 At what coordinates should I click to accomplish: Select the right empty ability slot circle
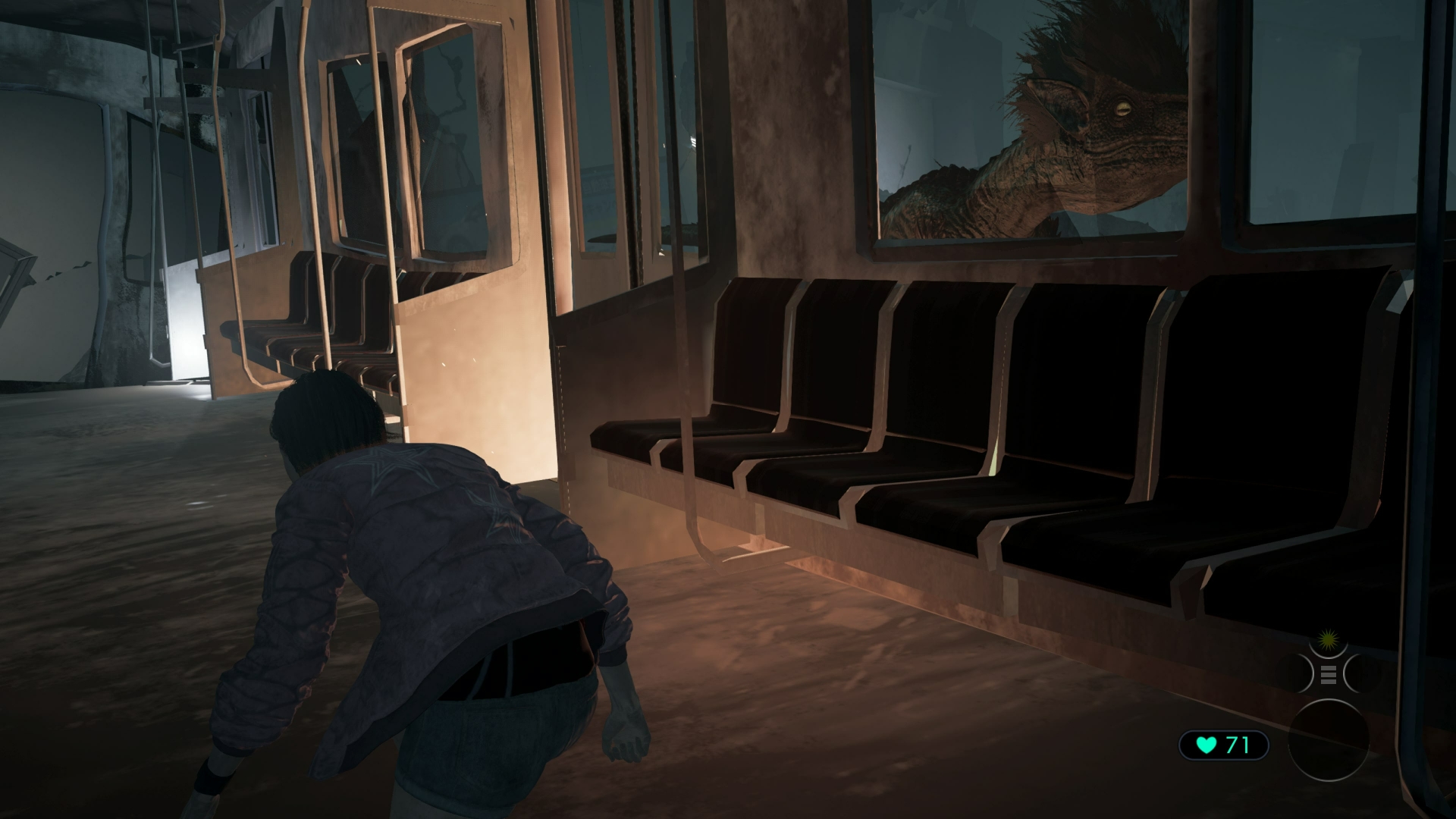[1363, 673]
